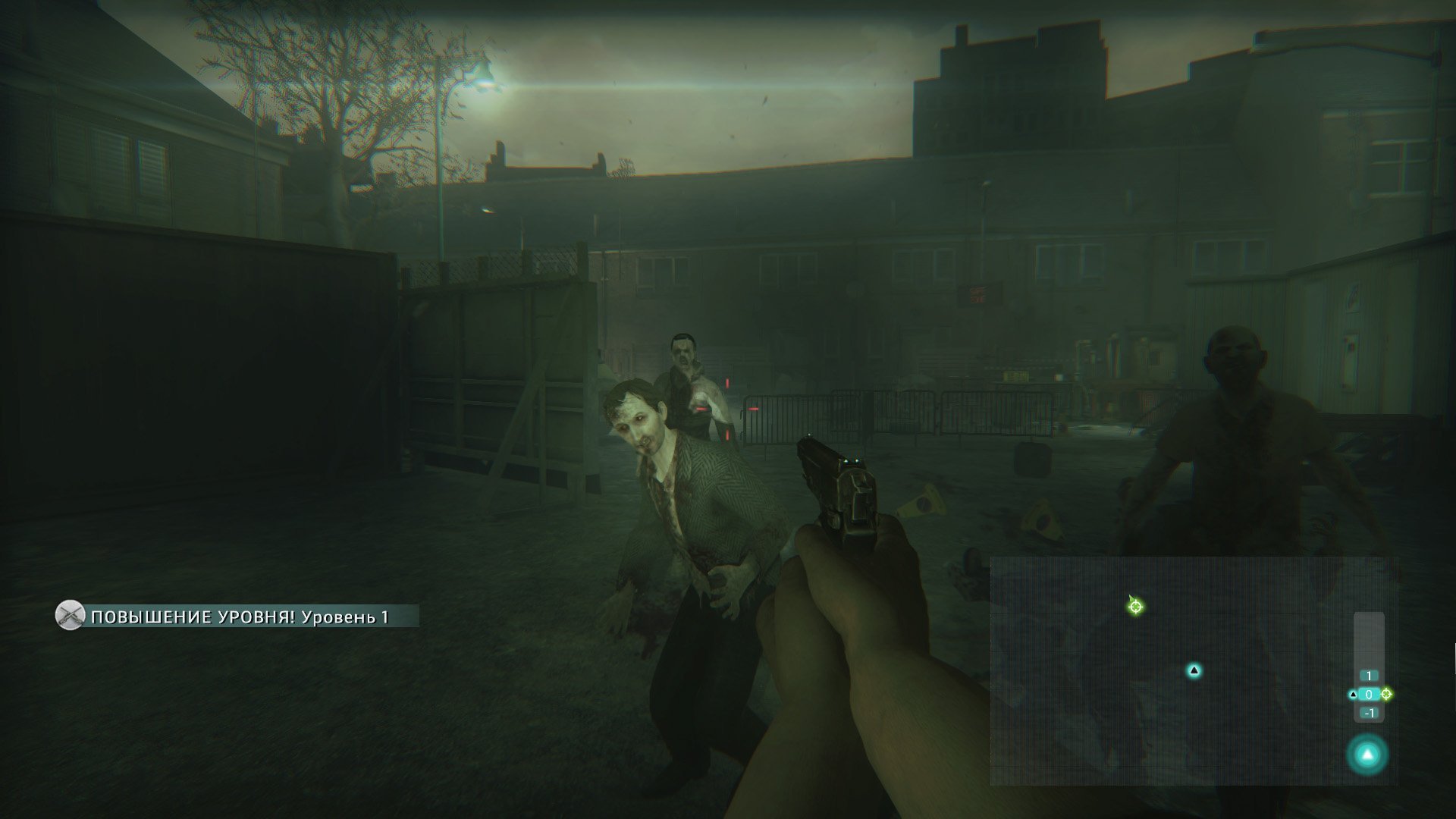Activate the glowing cyan radar ping button
This screenshot has width=1456, height=819.
click(x=1367, y=755)
